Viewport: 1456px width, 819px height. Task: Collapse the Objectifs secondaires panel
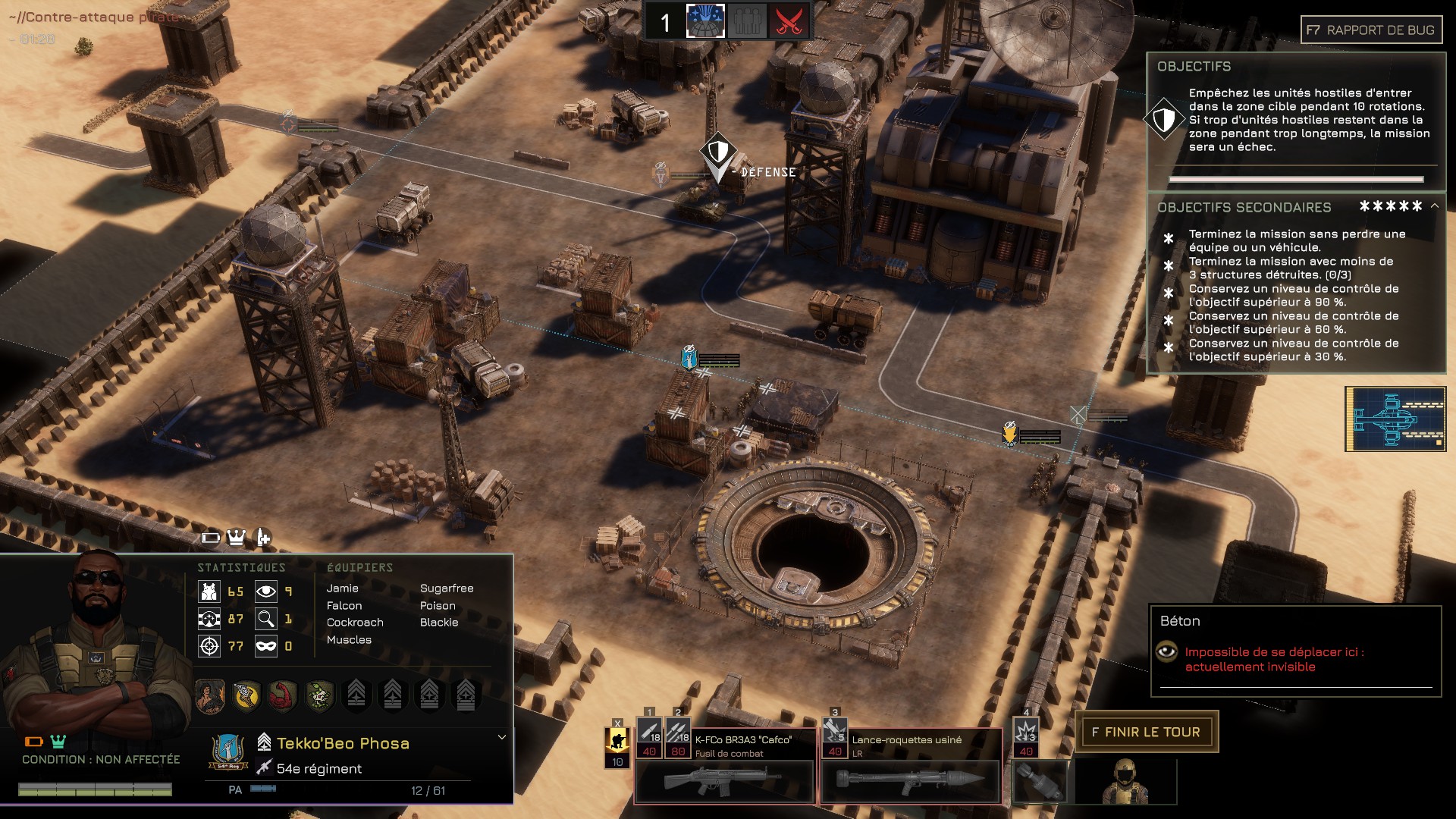1435,206
